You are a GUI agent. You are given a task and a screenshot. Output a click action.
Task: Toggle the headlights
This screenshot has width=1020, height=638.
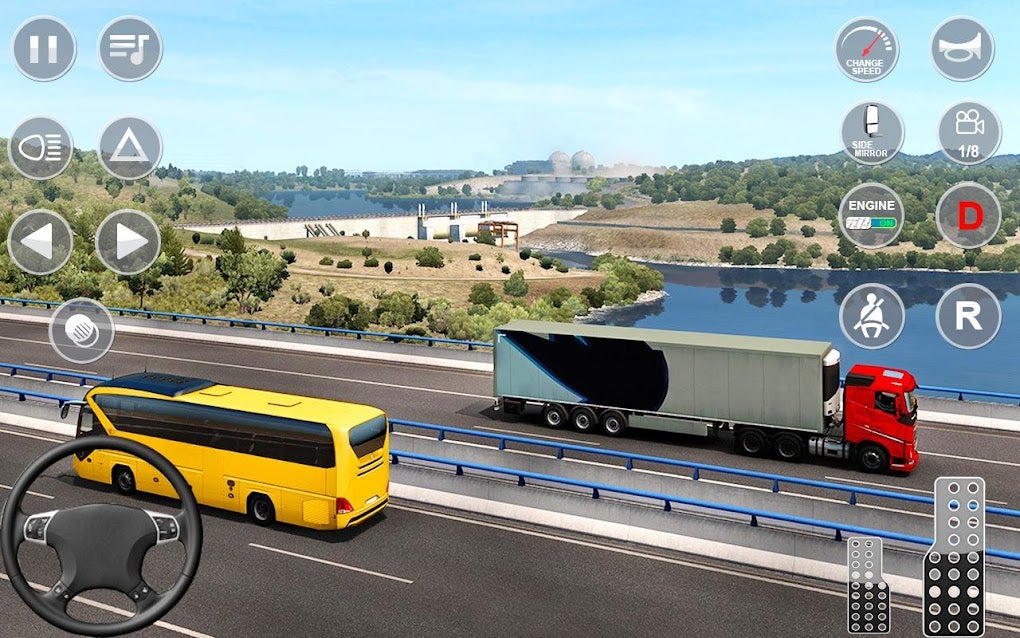(x=41, y=148)
